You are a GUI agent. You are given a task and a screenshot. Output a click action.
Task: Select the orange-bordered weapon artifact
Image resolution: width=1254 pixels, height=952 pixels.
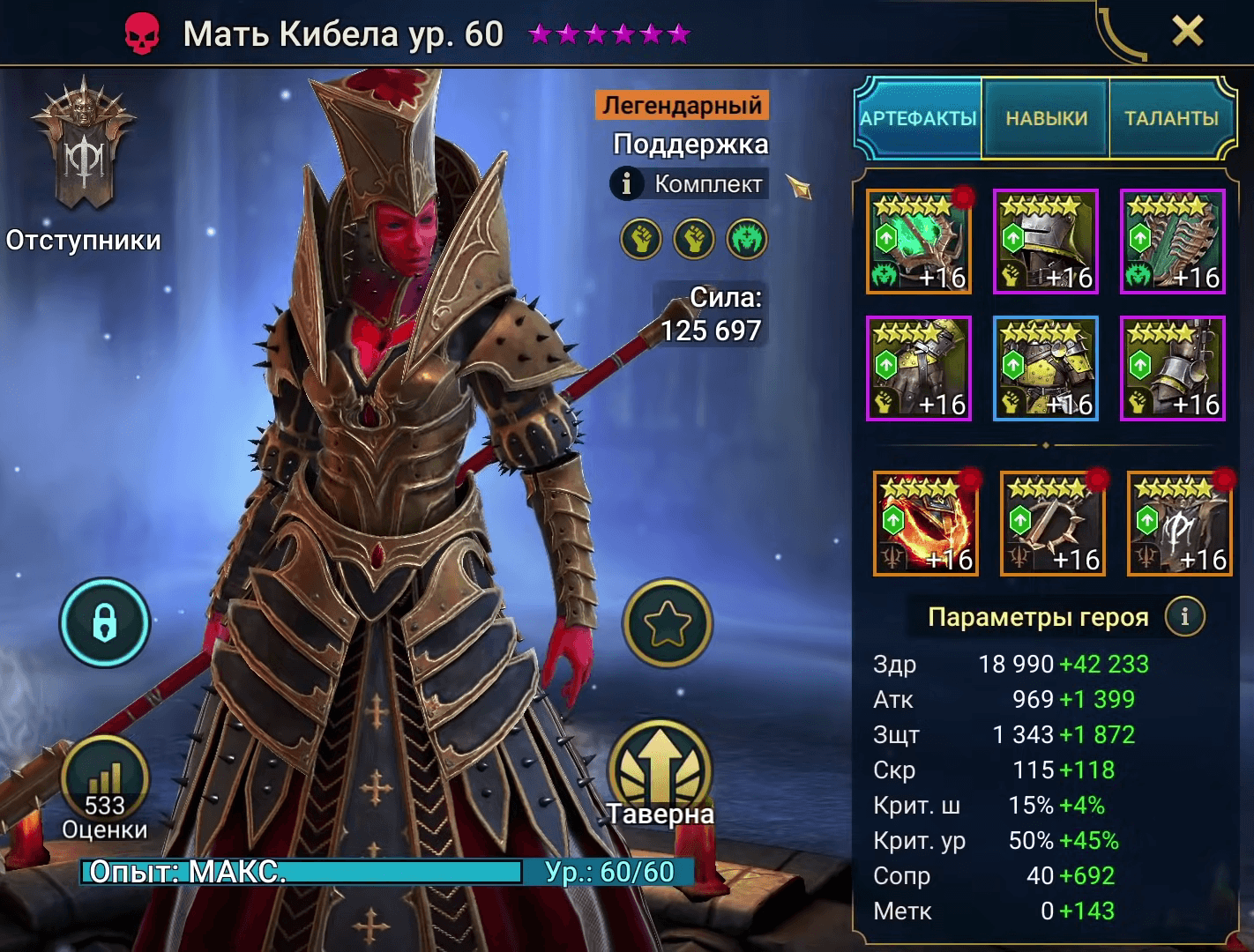(918, 242)
